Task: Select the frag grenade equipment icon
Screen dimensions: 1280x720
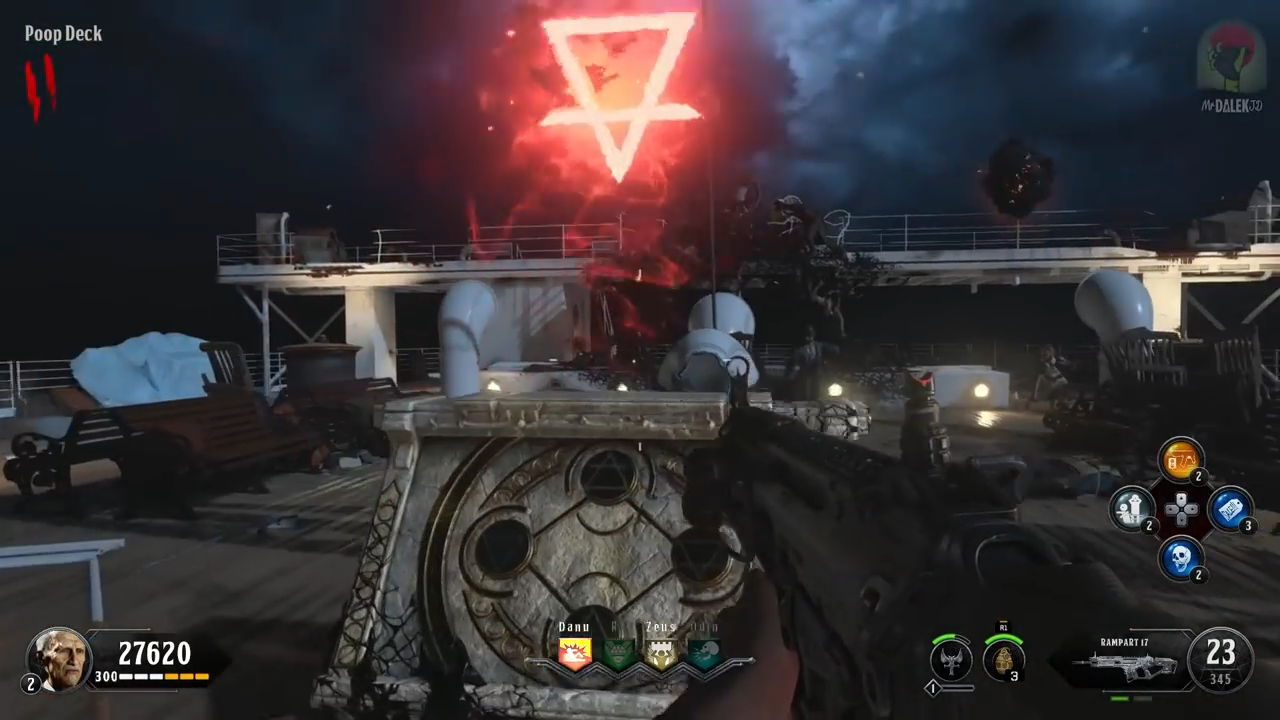Action: coord(1003,660)
